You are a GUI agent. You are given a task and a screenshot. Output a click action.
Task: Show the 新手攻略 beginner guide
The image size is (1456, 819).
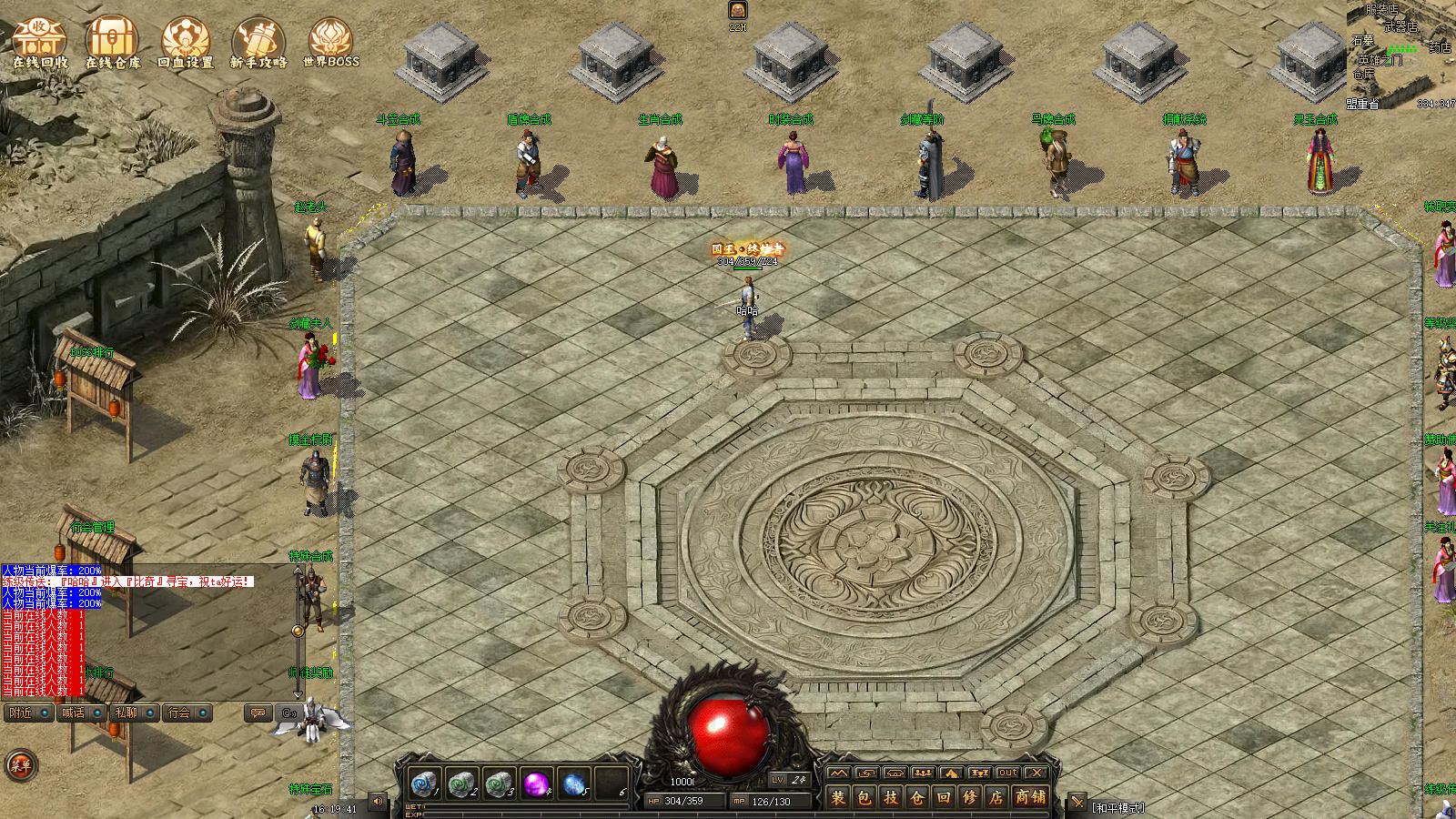pyautogui.click(x=258, y=42)
